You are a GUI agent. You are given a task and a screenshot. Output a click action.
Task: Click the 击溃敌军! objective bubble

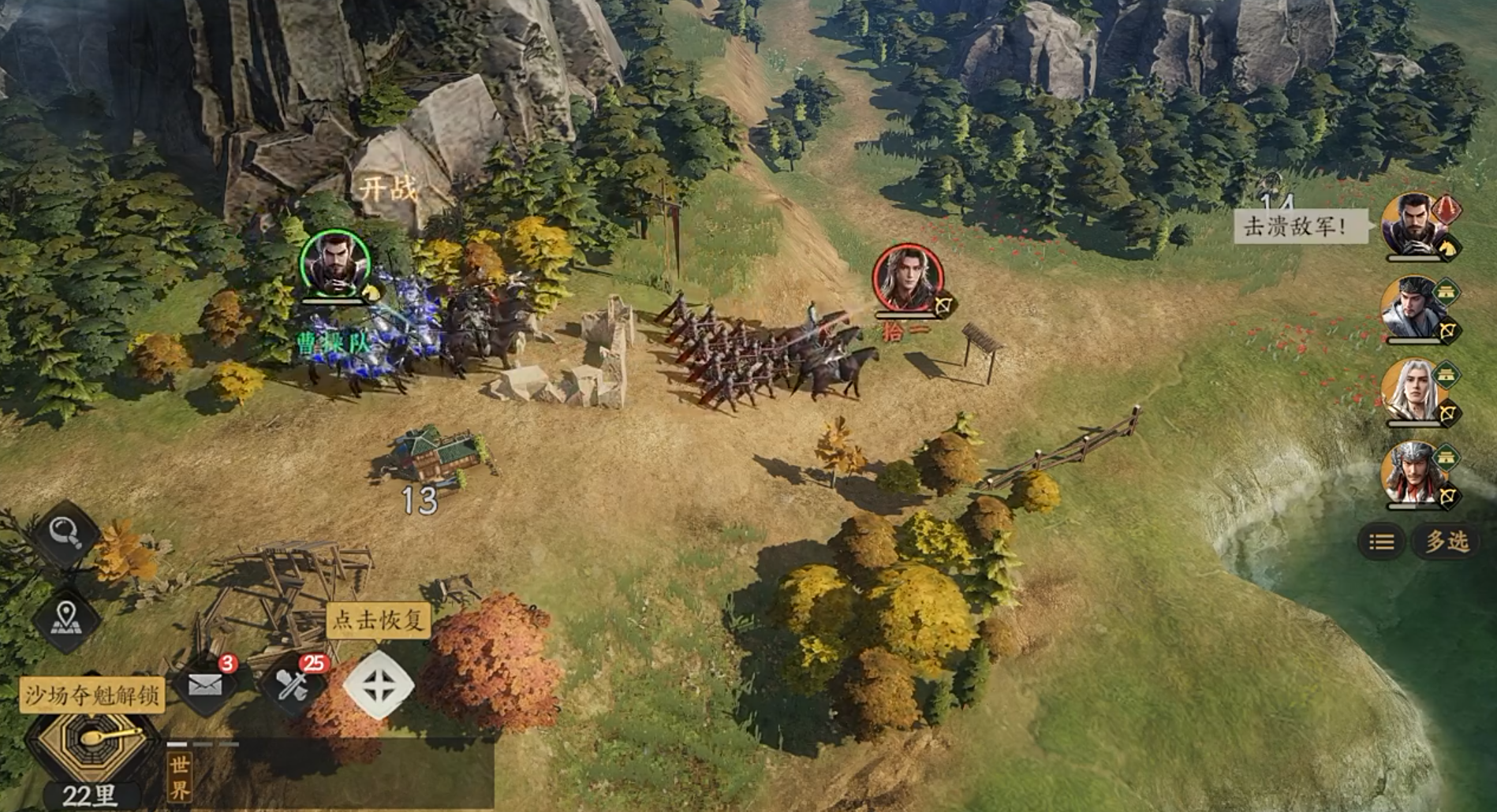[1295, 227]
